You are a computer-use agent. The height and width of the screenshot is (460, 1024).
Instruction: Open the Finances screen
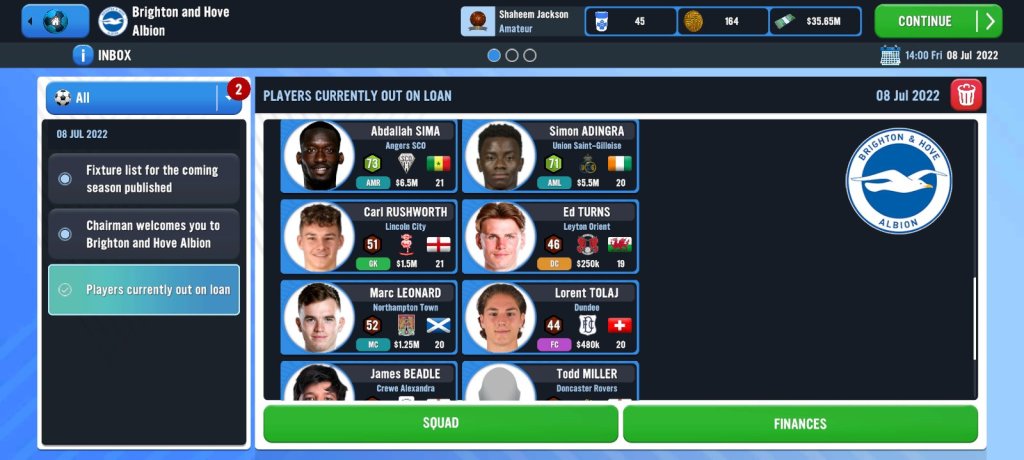(800, 423)
